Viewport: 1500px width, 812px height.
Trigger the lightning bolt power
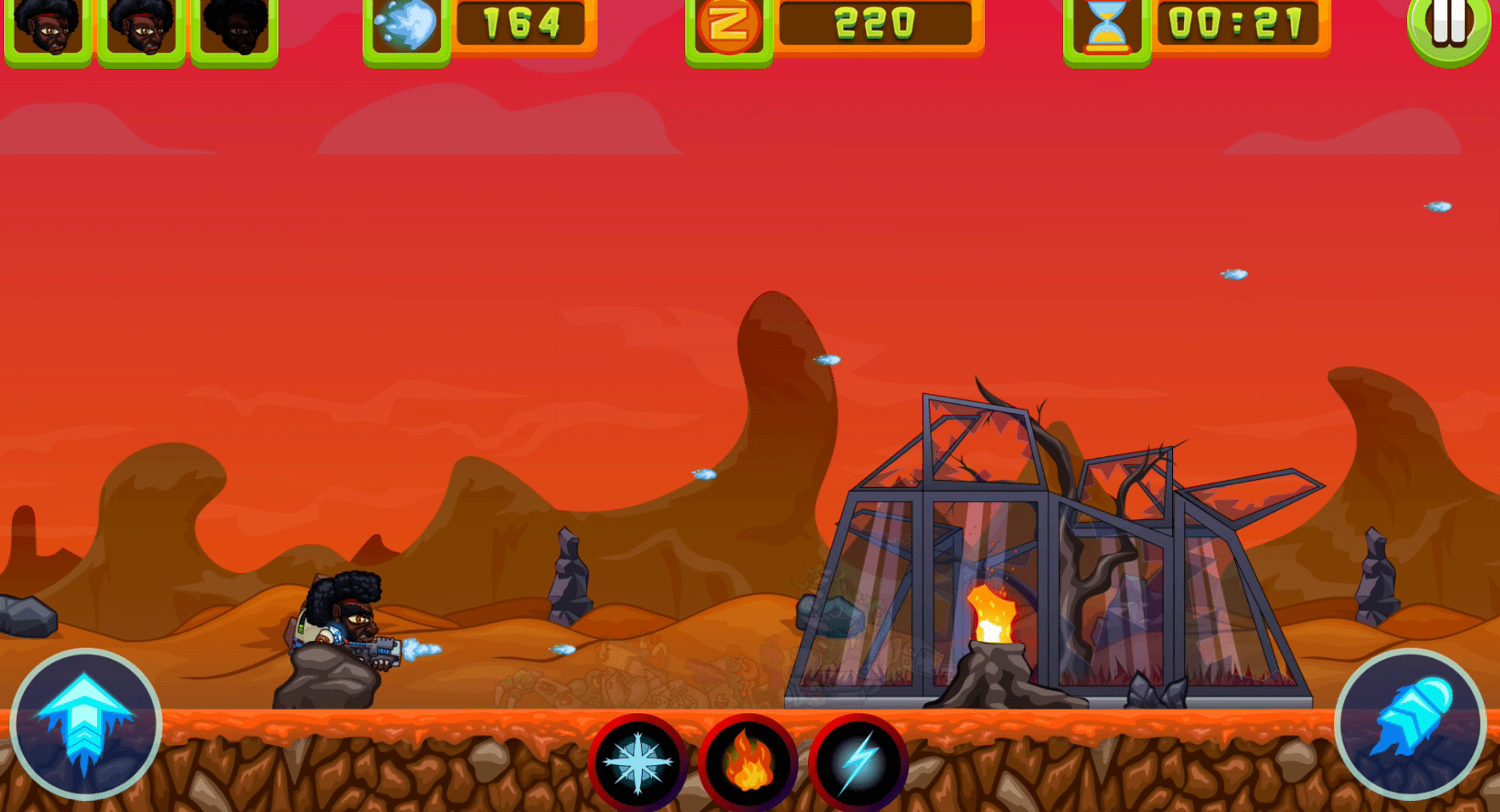[x=858, y=763]
